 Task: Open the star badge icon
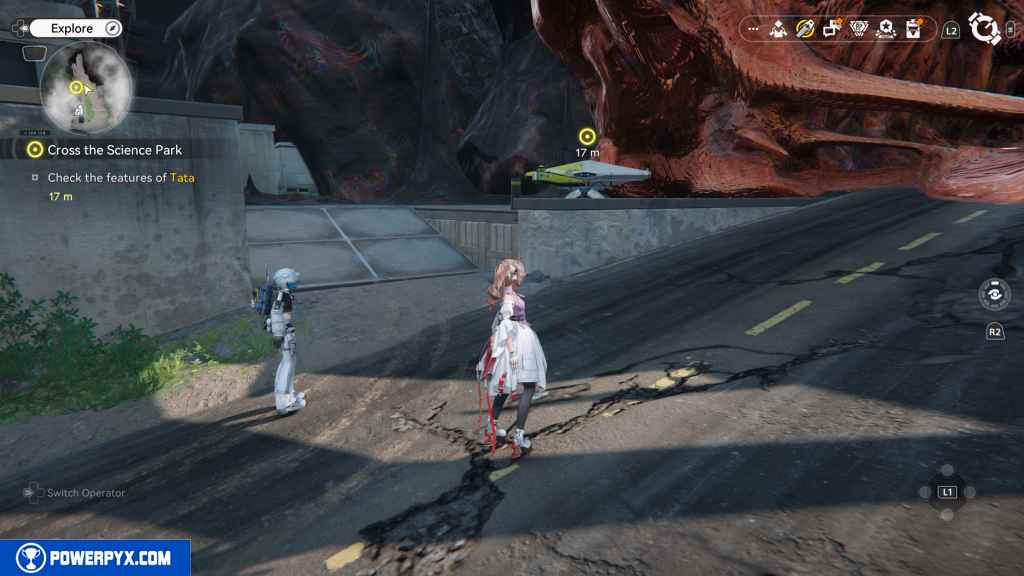(886, 29)
